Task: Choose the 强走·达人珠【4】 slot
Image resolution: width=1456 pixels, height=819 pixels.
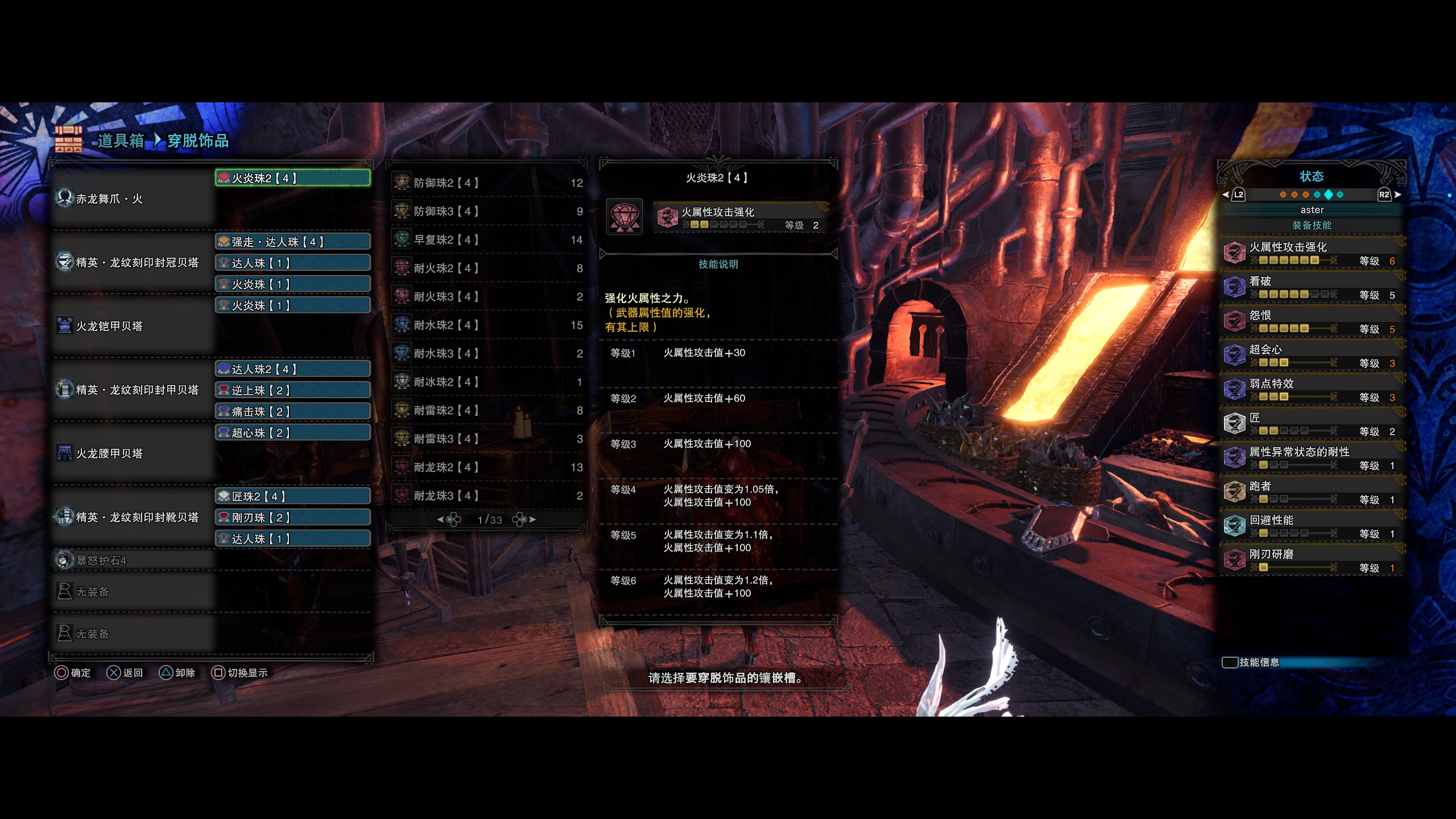Action: pyautogui.click(x=292, y=242)
